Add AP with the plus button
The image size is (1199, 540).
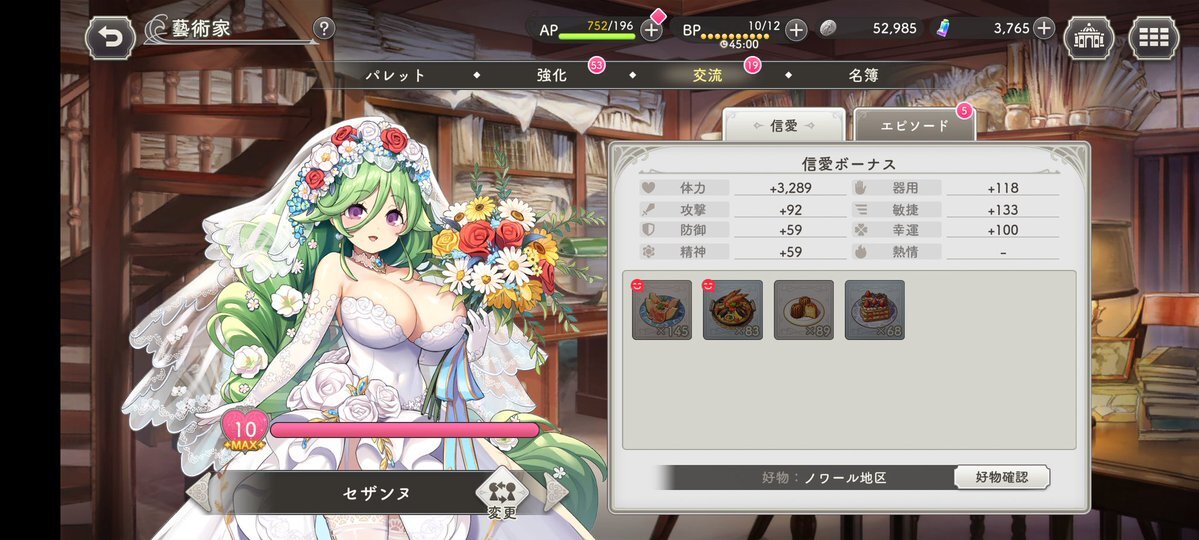[x=651, y=29]
